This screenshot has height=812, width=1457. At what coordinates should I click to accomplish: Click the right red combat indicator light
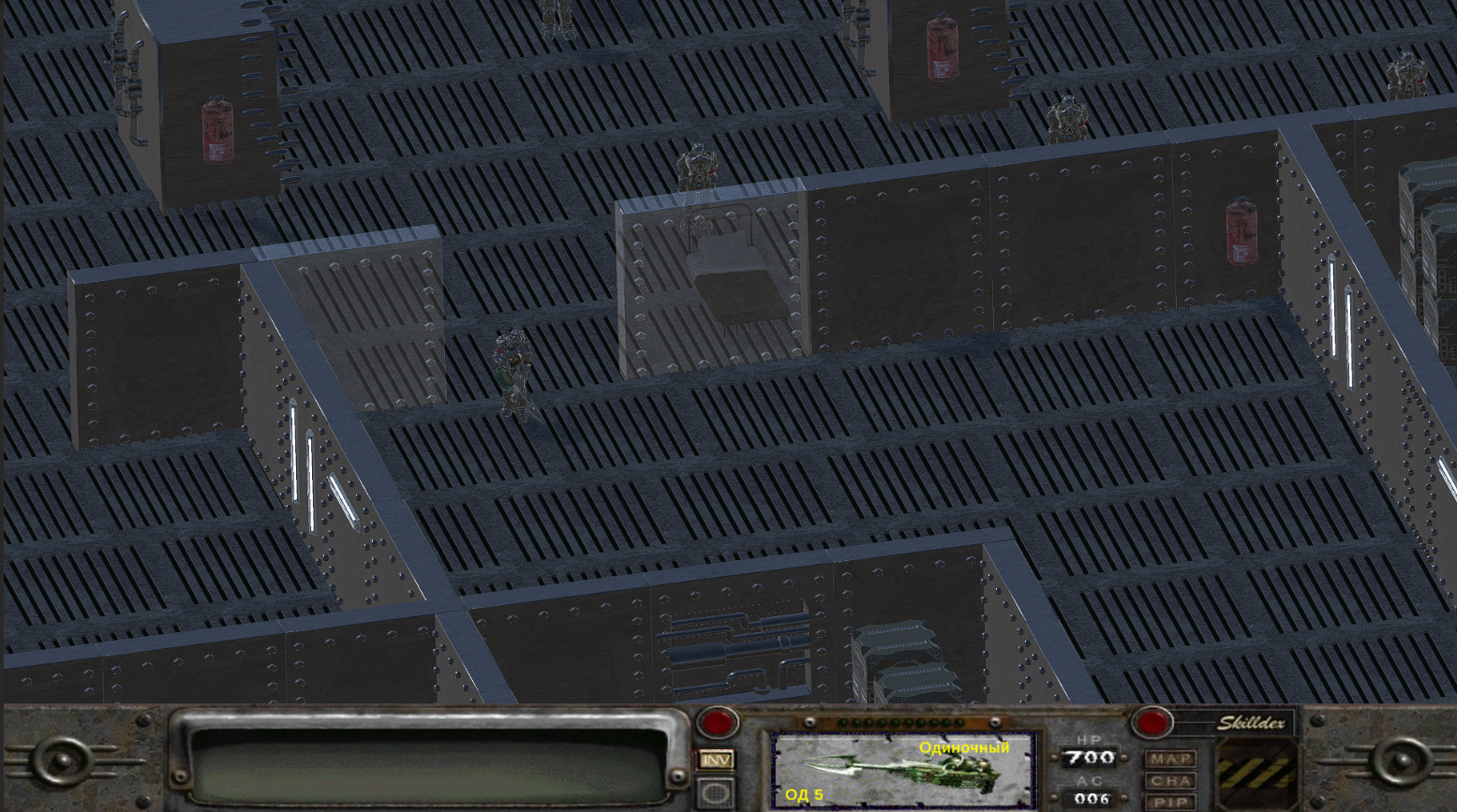point(1152,722)
